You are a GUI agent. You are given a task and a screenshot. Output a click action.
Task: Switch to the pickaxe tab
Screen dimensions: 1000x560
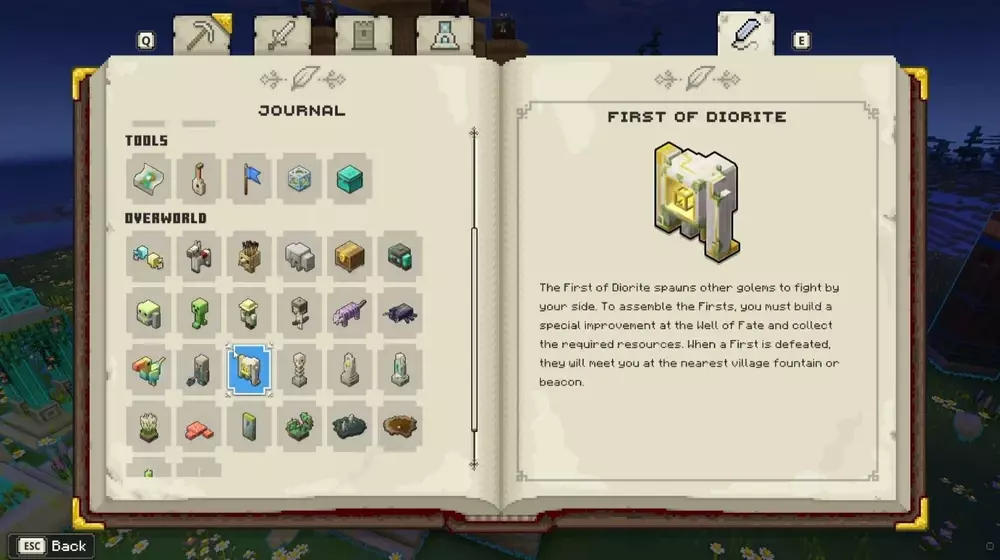(201, 35)
